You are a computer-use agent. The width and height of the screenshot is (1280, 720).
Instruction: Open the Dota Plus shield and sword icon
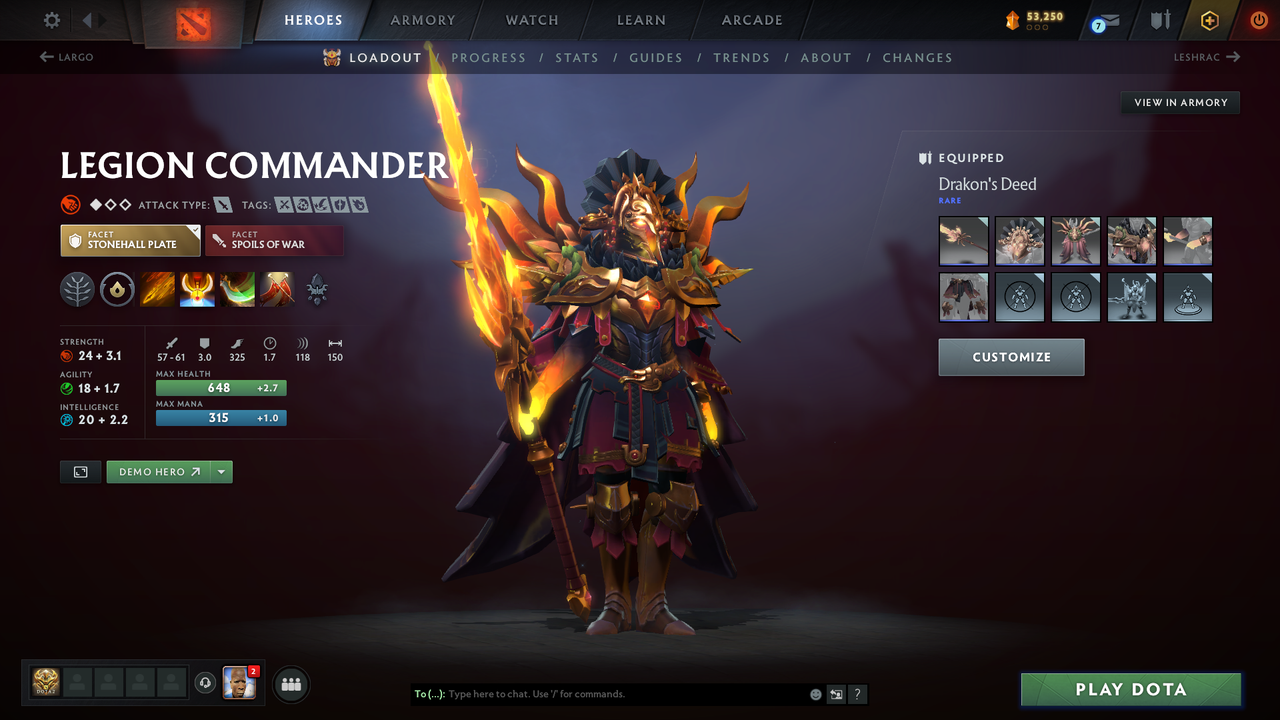pyautogui.click(x=1158, y=19)
